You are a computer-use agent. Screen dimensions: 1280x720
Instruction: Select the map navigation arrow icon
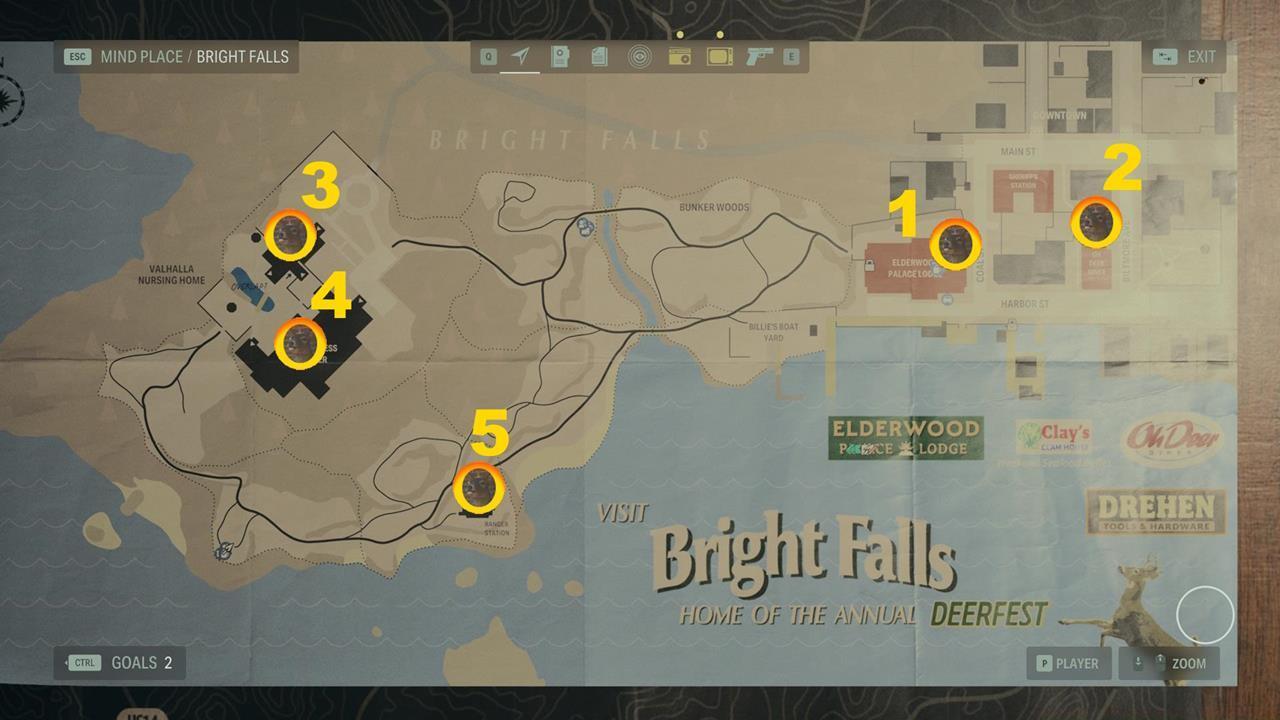519,57
